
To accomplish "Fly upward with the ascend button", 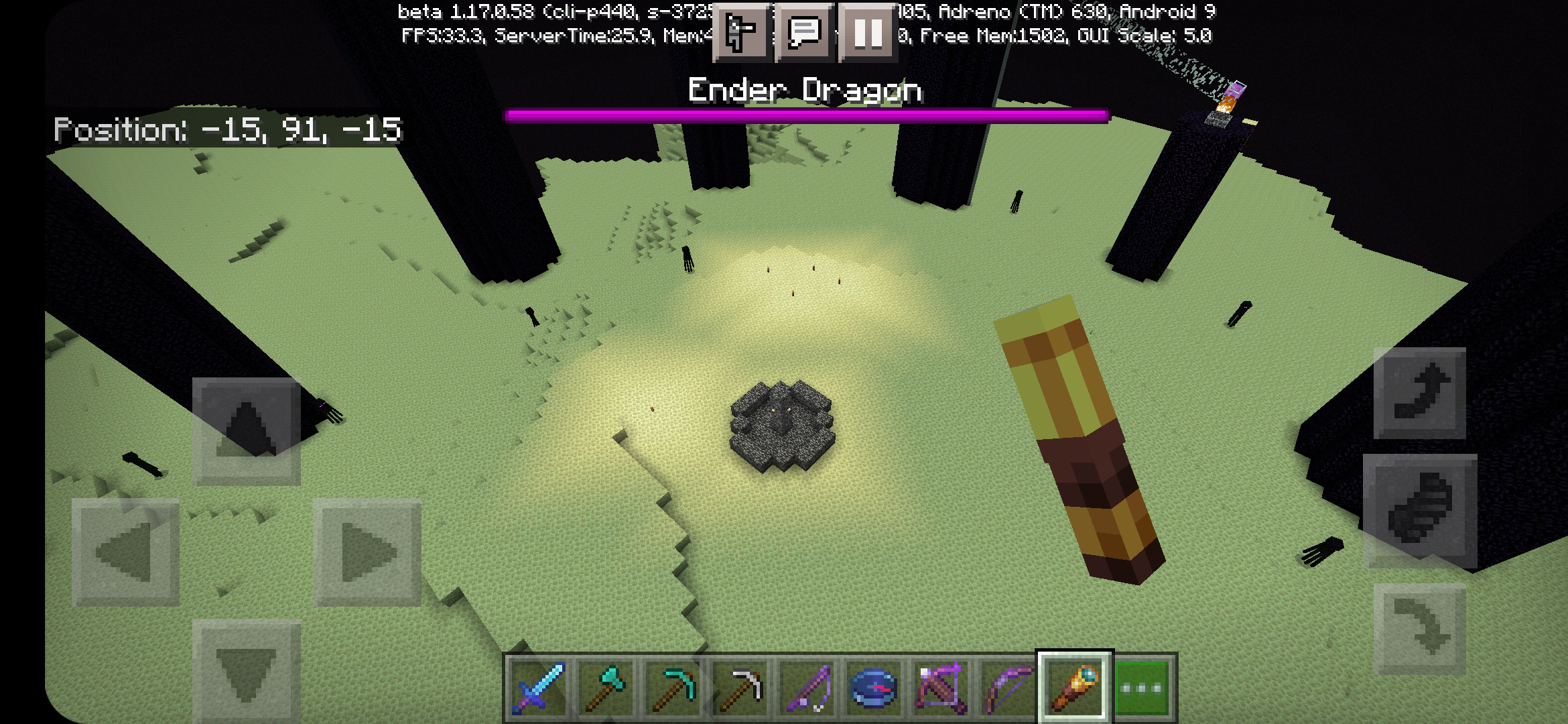I will click(1420, 393).
